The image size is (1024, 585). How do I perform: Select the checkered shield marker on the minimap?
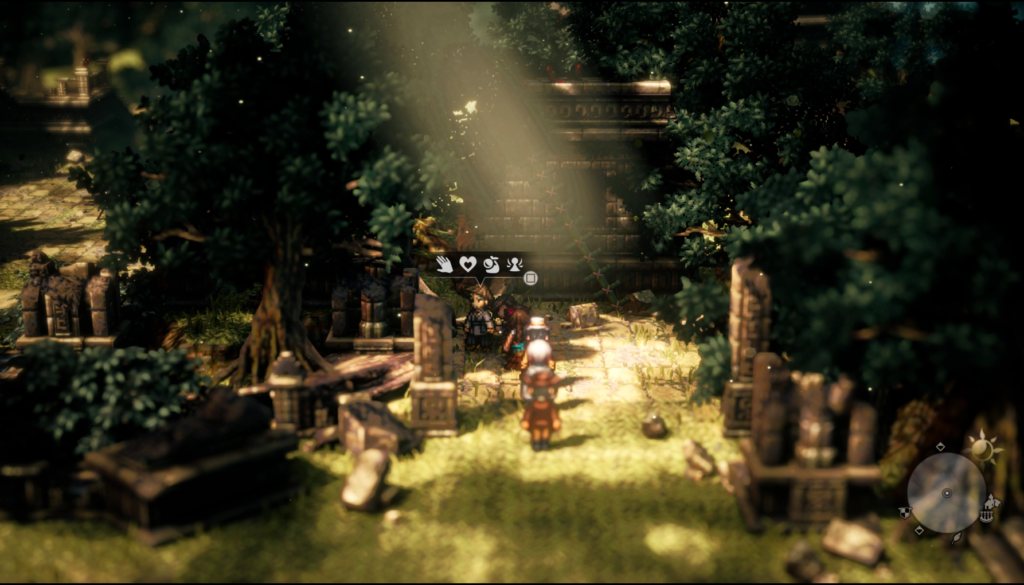905,512
